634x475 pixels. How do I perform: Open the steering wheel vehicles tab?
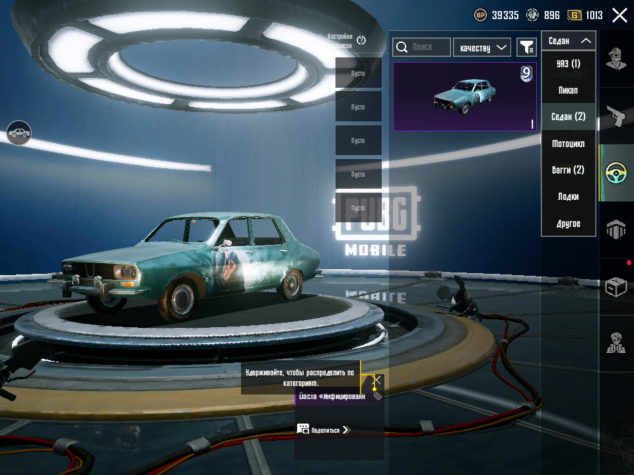[x=616, y=172]
